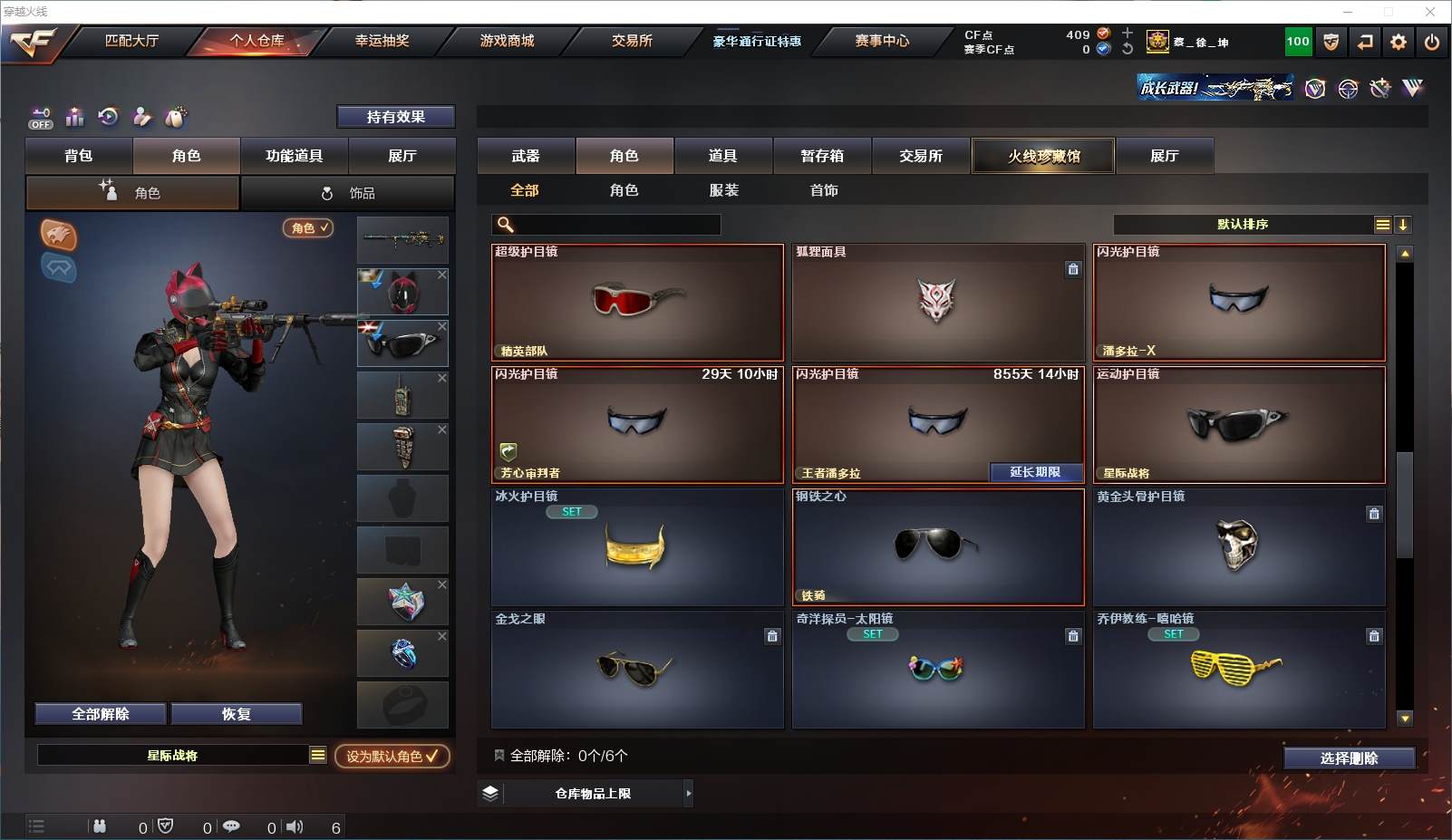Switch to the 交易所 top navigation tab
Image resolution: width=1452 pixels, height=840 pixels.
click(632, 41)
